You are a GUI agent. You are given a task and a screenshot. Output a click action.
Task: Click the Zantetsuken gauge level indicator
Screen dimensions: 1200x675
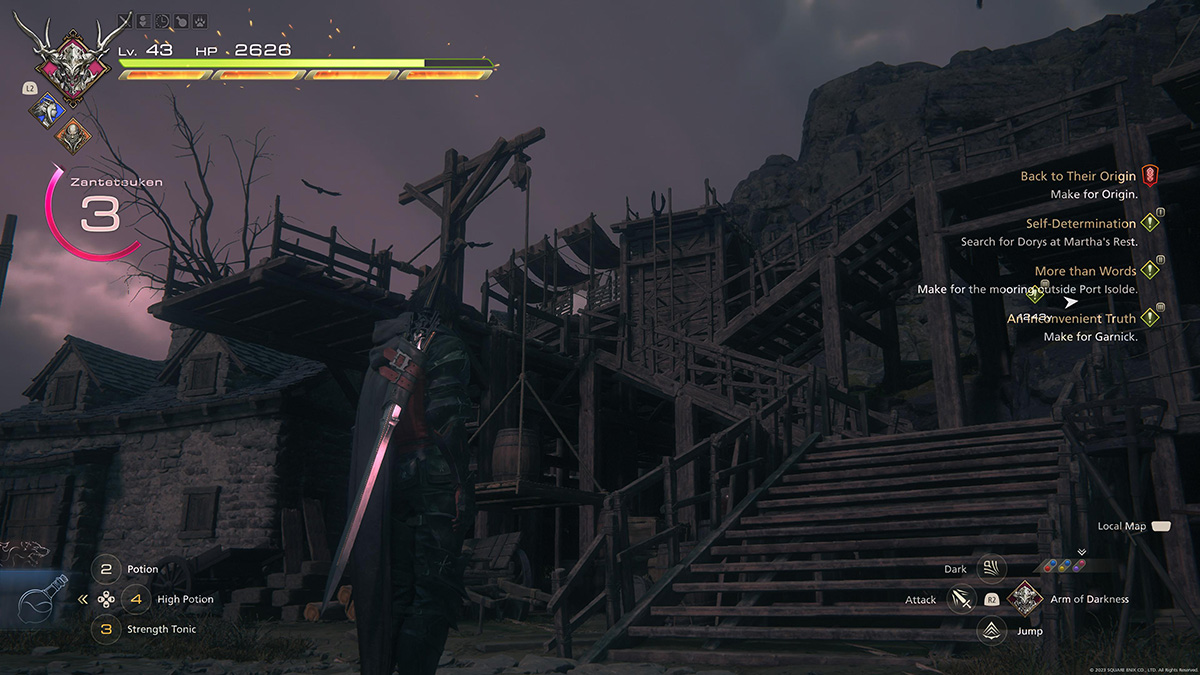(100, 214)
